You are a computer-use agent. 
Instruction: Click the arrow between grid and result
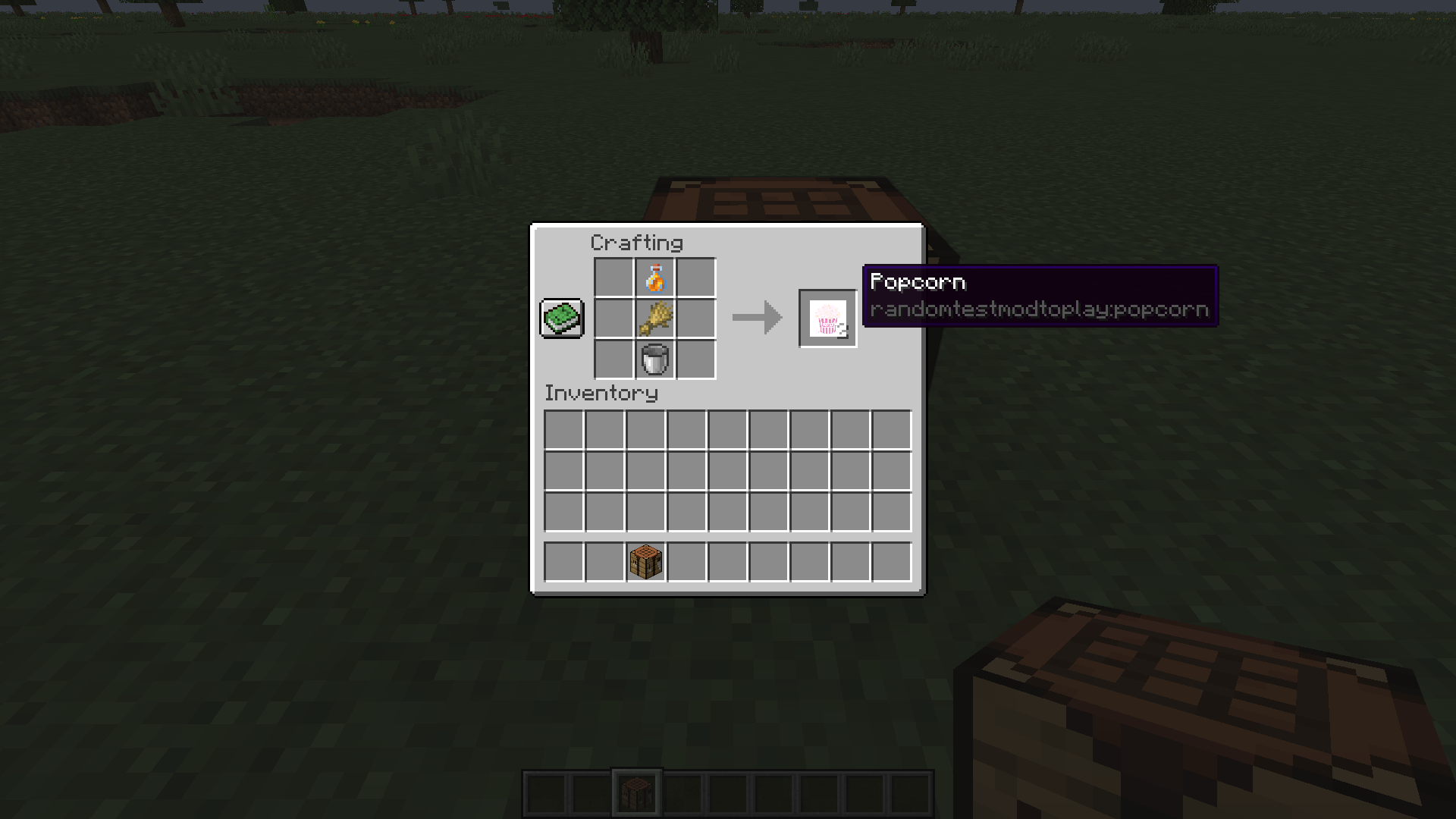point(756,318)
